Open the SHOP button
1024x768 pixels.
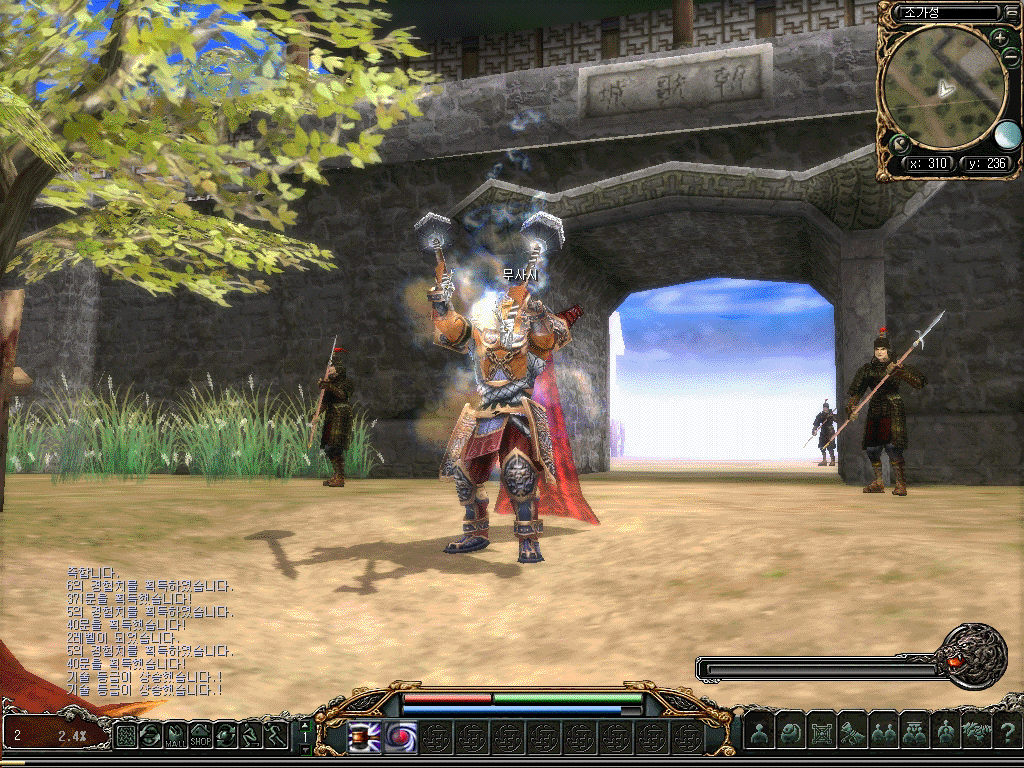[201, 736]
